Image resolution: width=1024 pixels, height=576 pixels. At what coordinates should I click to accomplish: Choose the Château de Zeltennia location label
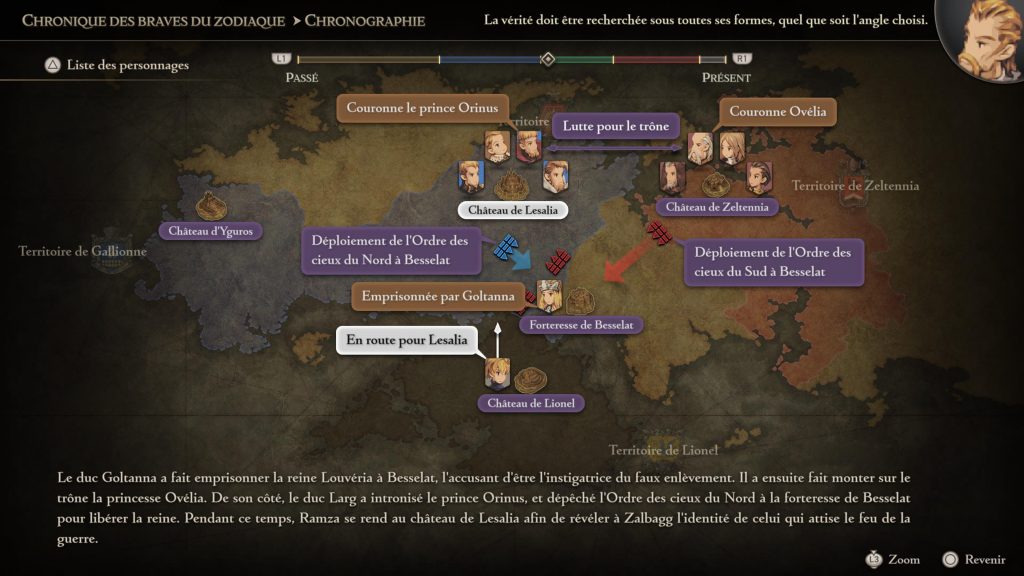[x=717, y=207]
